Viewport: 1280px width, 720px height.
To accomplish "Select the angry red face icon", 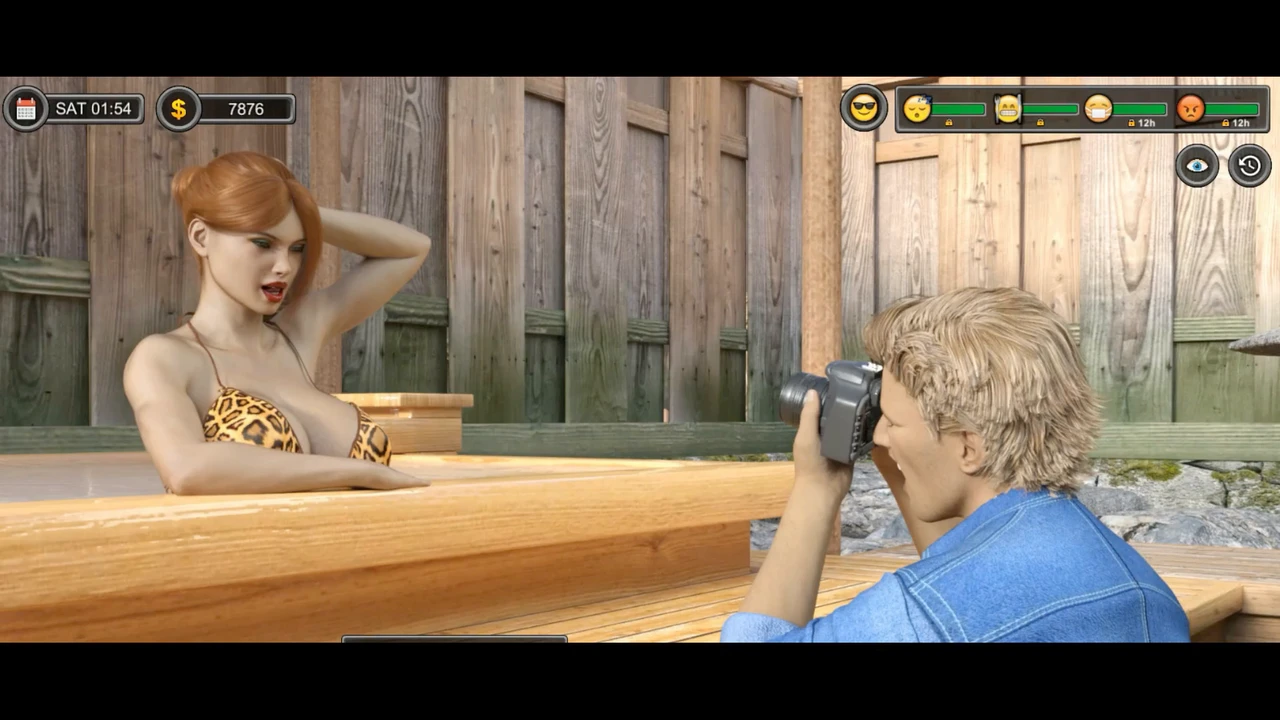I will [1190, 108].
